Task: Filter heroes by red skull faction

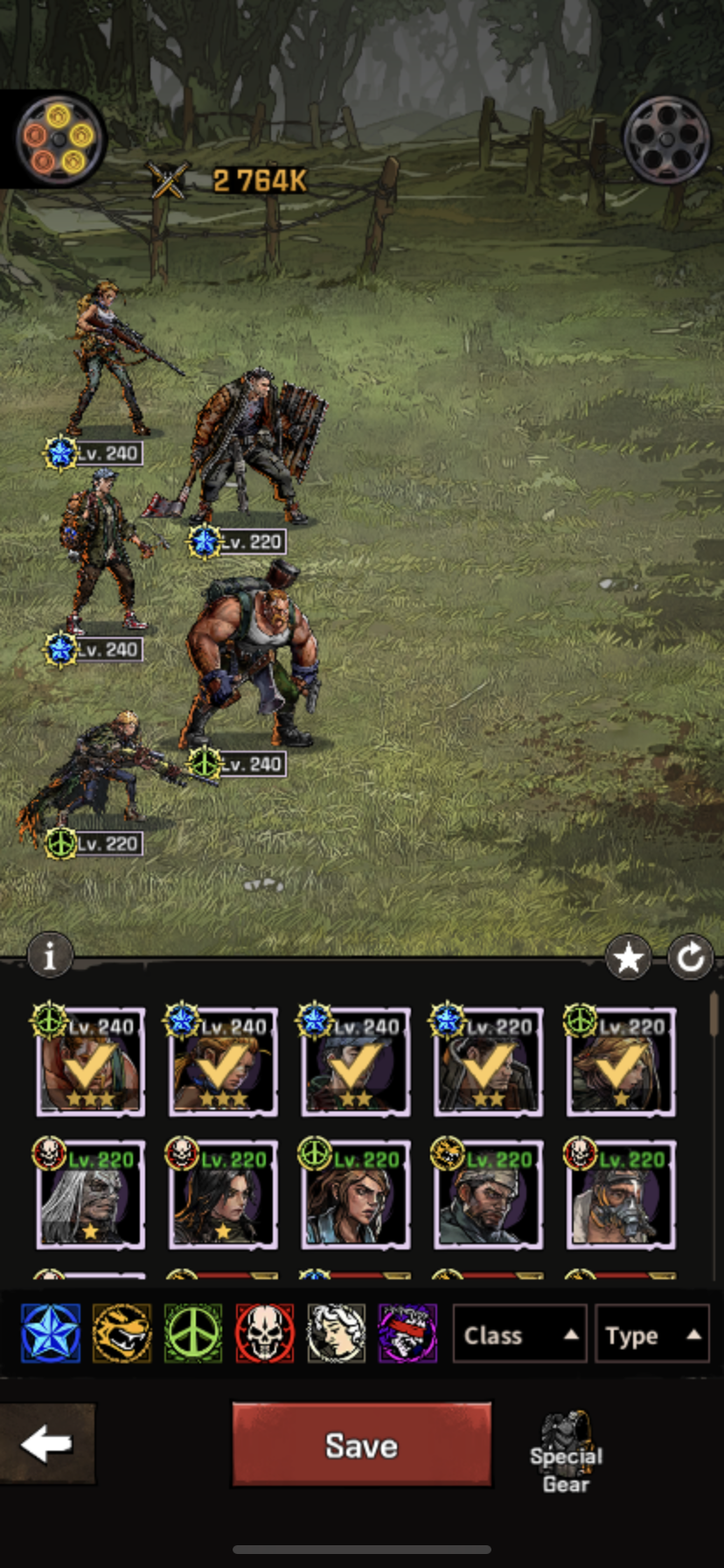Action: [x=265, y=1333]
